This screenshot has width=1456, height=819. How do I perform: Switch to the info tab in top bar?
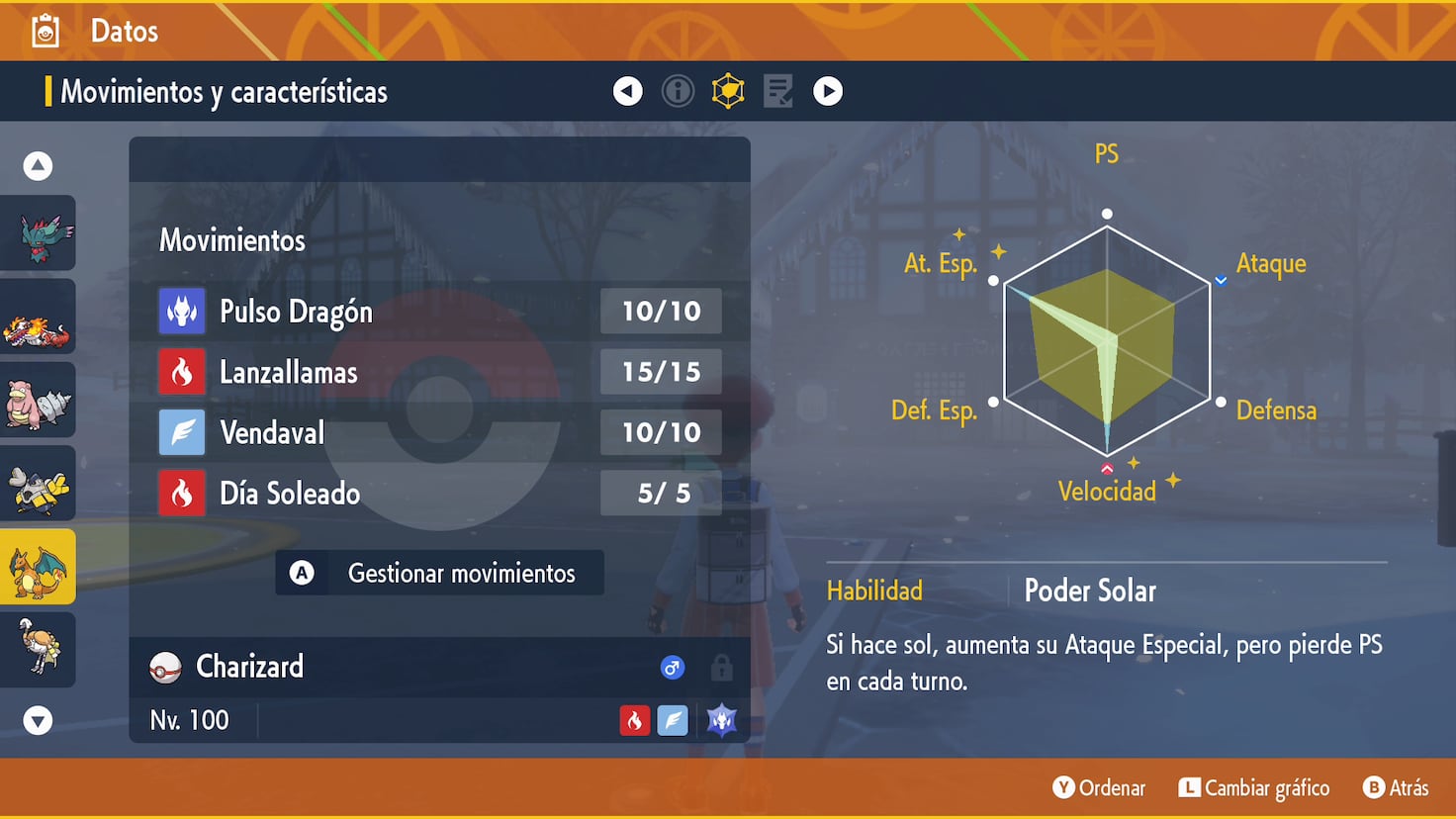coord(678,90)
